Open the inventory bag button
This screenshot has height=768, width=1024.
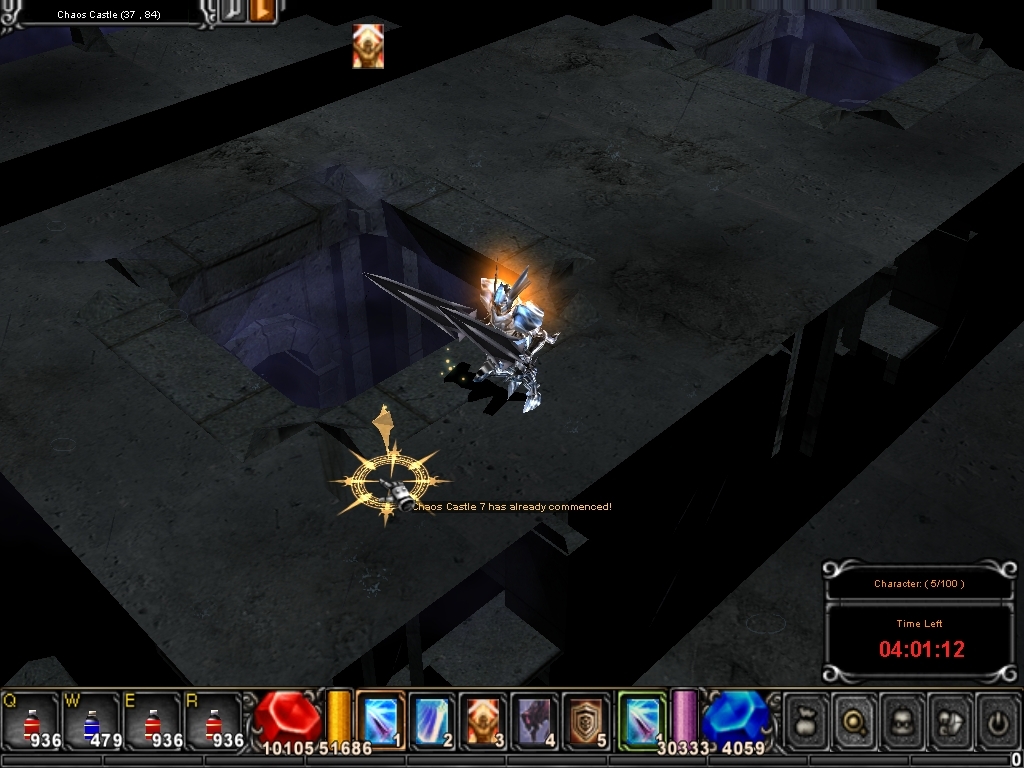(x=808, y=720)
